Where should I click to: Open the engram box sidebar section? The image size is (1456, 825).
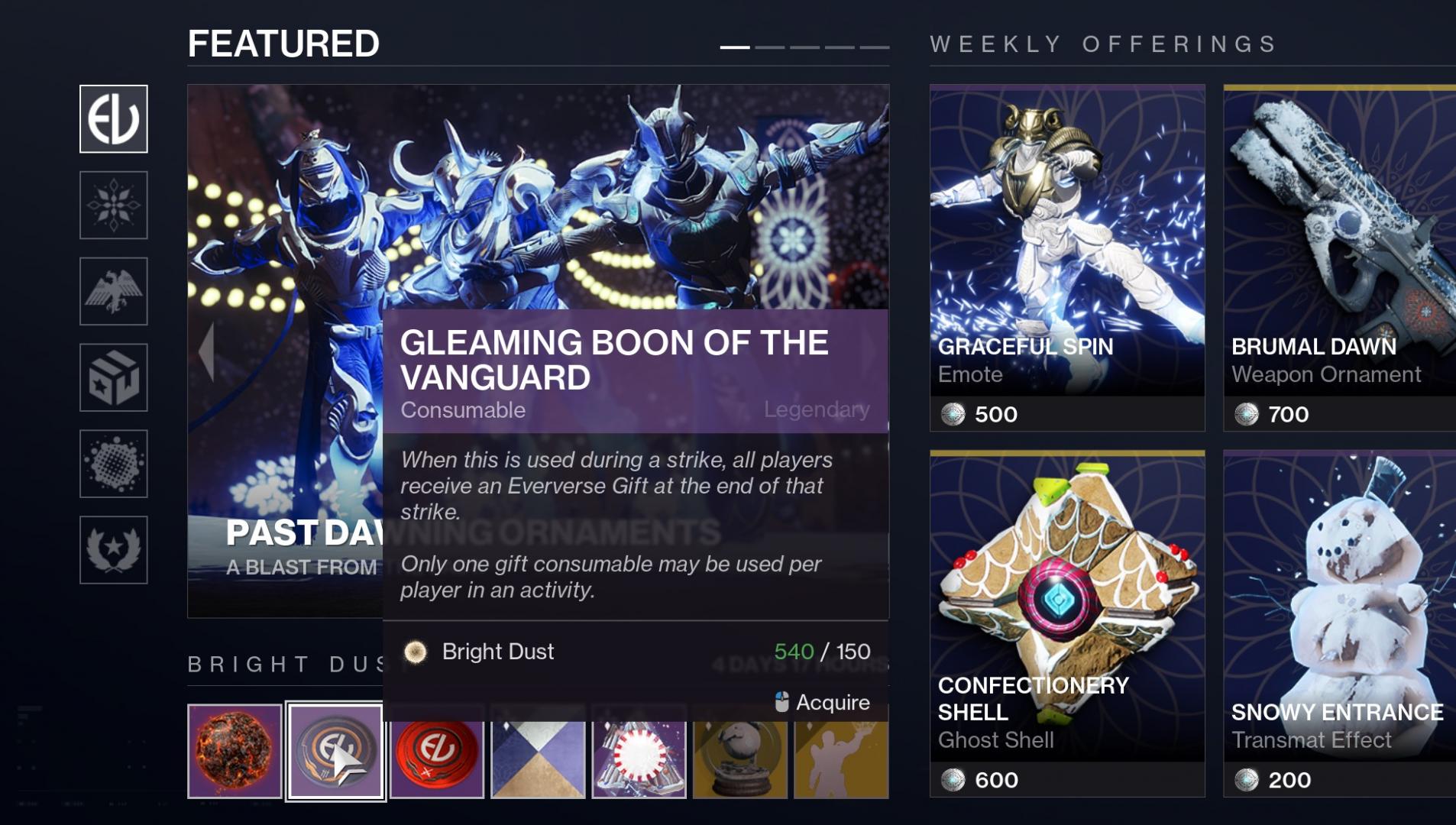(113, 377)
